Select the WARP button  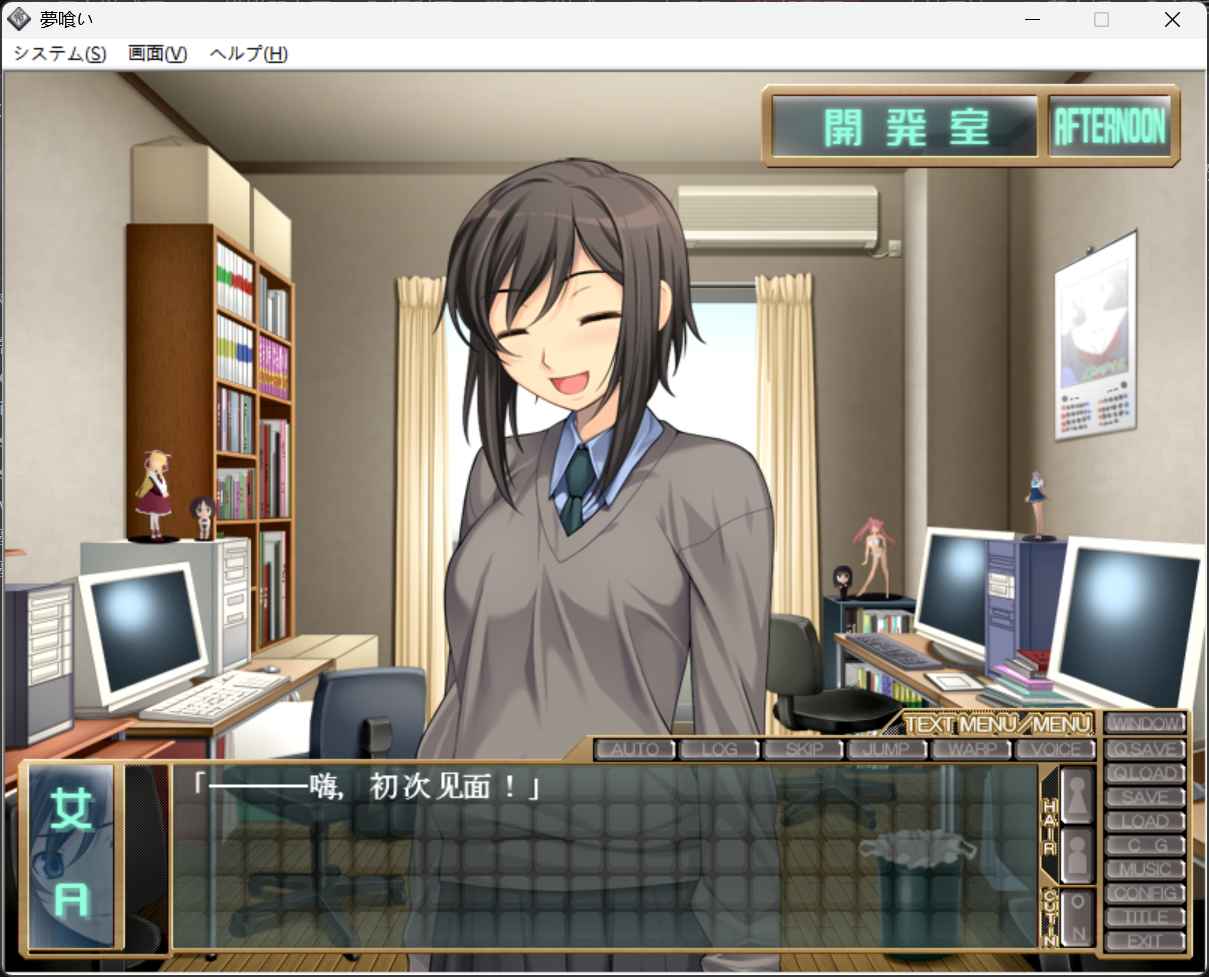971,749
